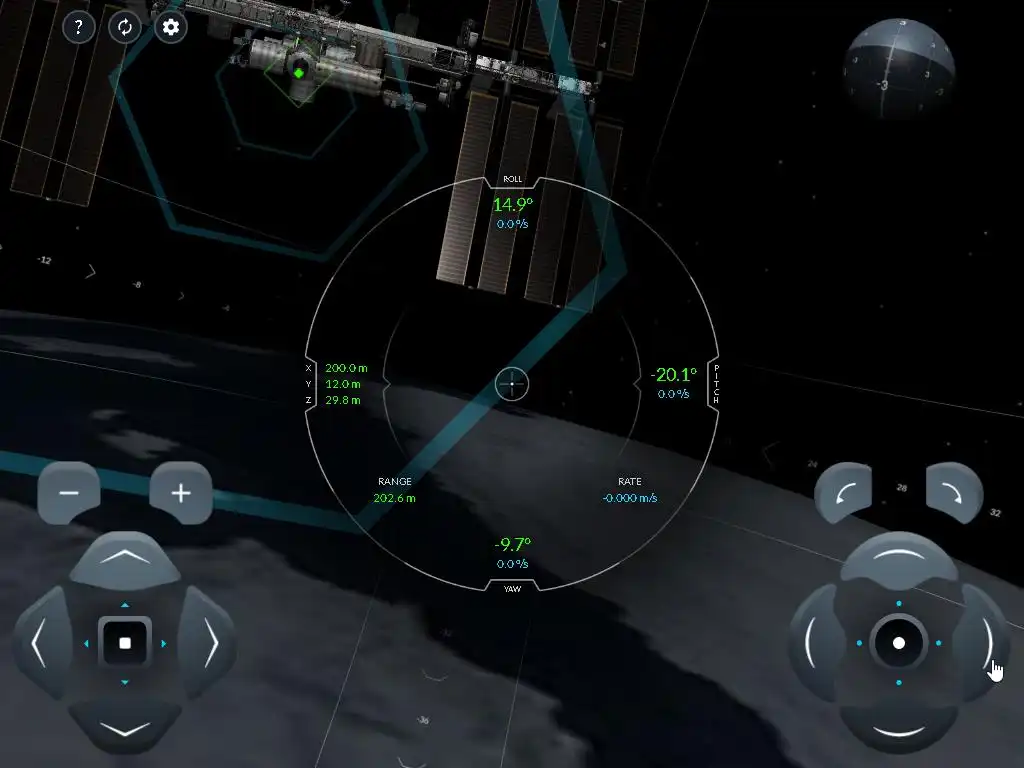This screenshot has height=768, width=1024.
Task: Translate left using the left pad's left arrow
Action: coord(40,644)
